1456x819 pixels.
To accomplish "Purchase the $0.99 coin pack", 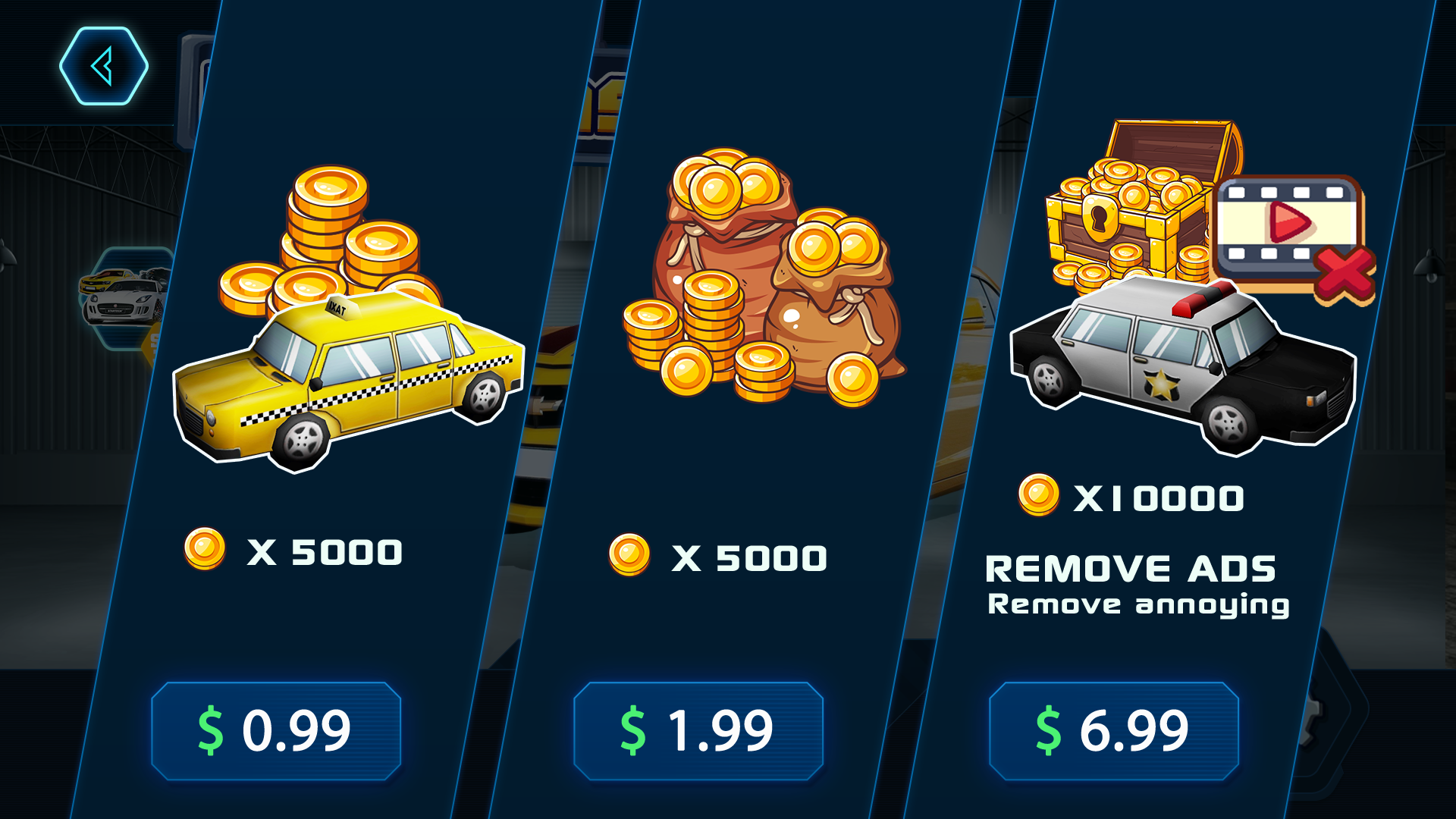I will tap(275, 730).
